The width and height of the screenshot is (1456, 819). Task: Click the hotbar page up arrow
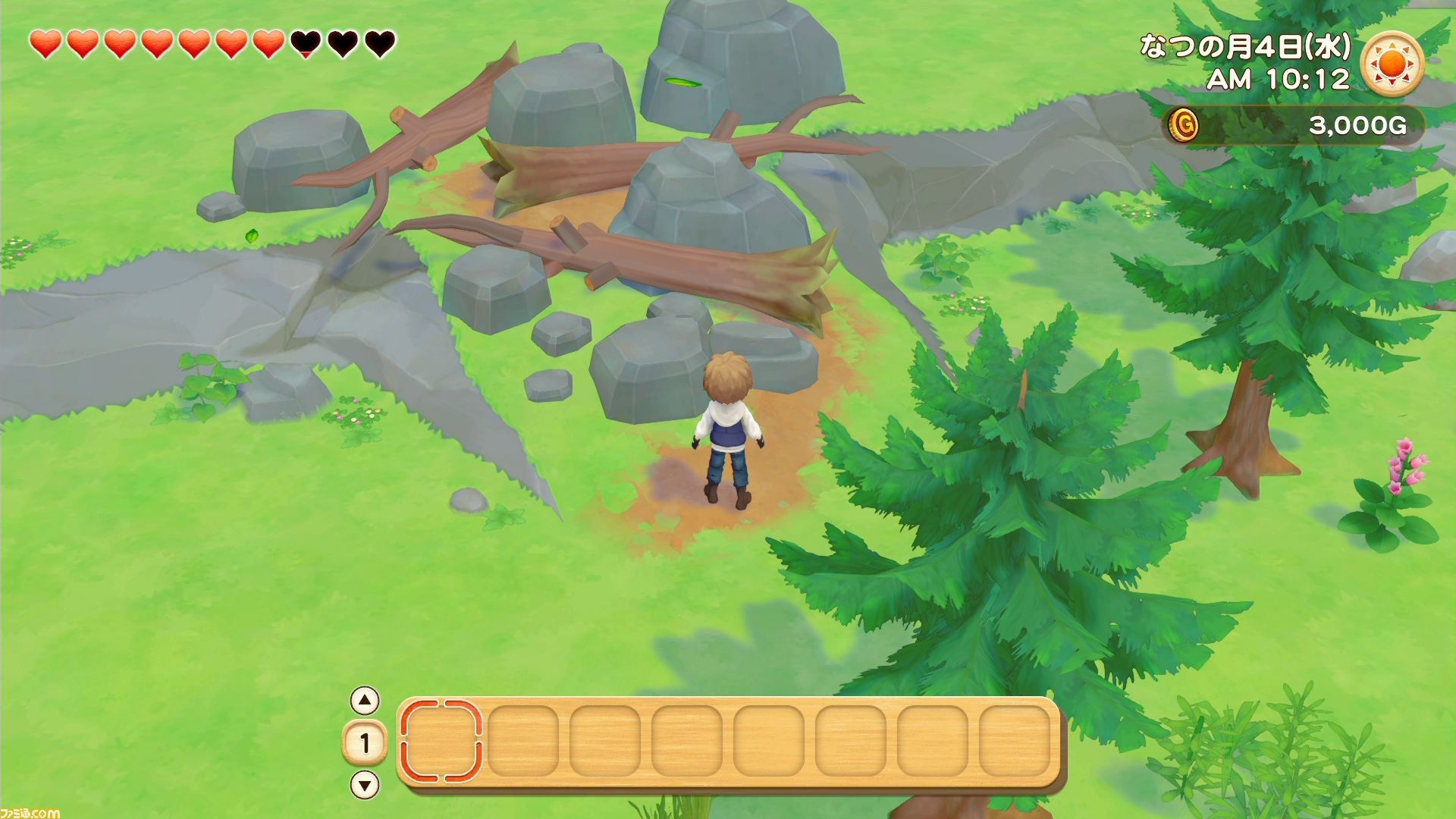[x=366, y=701]
